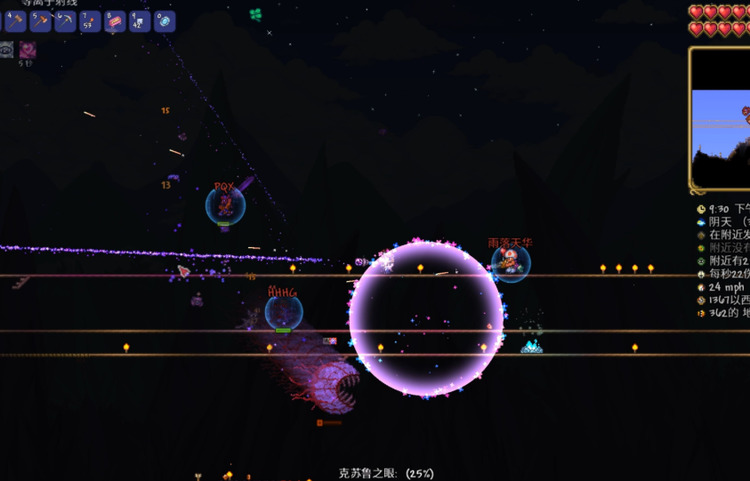Choose the pickaxe in hotbar slot 6
This screenshot has width=750, height=481.
click(x=66, y=21)
